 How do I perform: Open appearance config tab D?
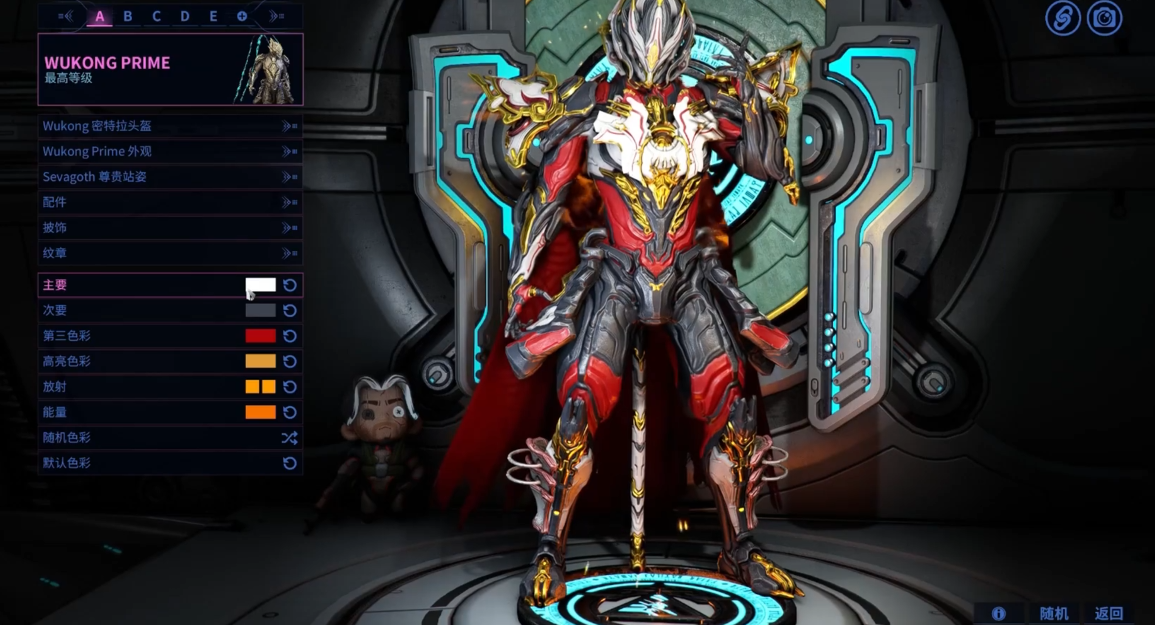pos(185,16)
